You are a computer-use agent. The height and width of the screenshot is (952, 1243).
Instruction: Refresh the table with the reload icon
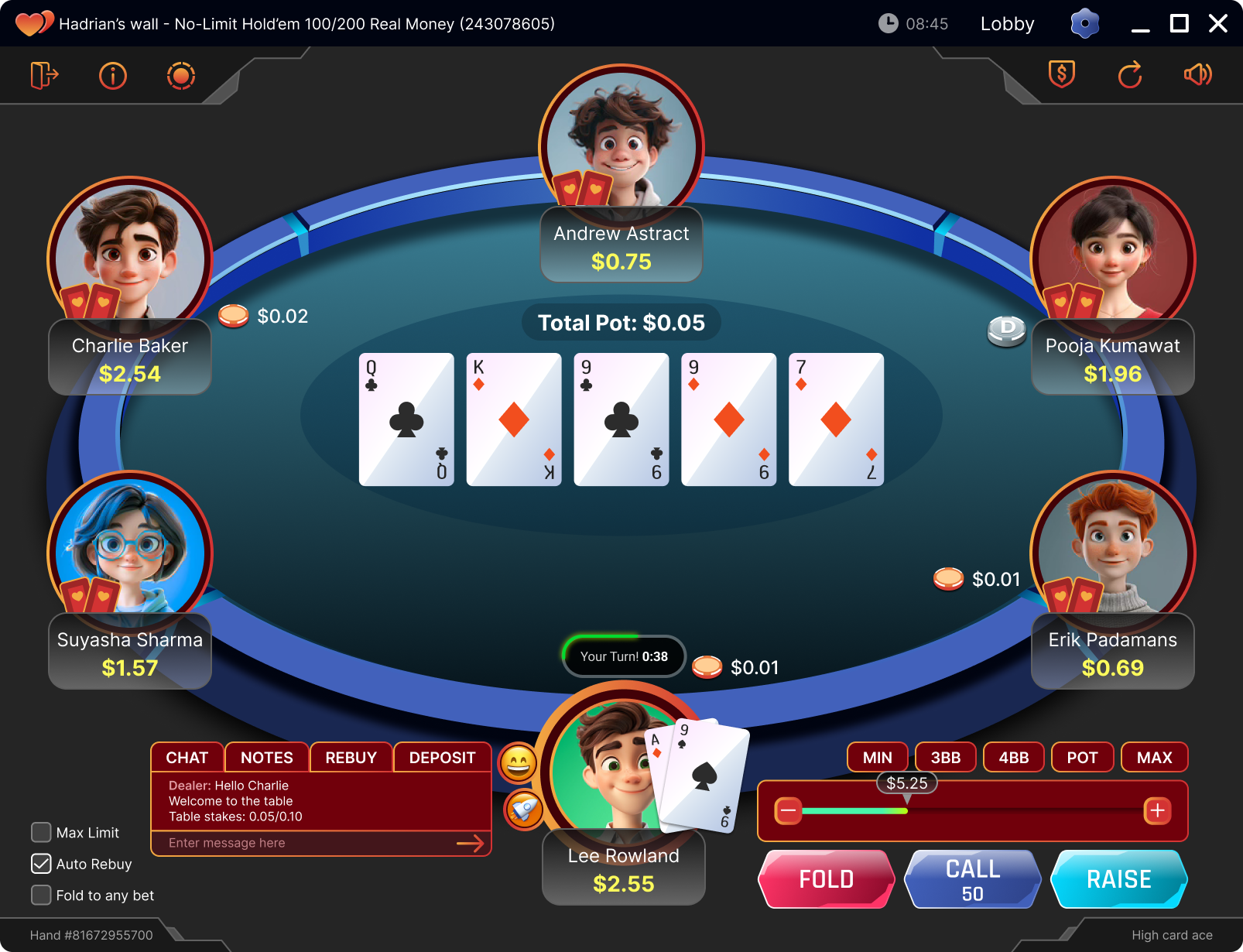coord(1130,74)
